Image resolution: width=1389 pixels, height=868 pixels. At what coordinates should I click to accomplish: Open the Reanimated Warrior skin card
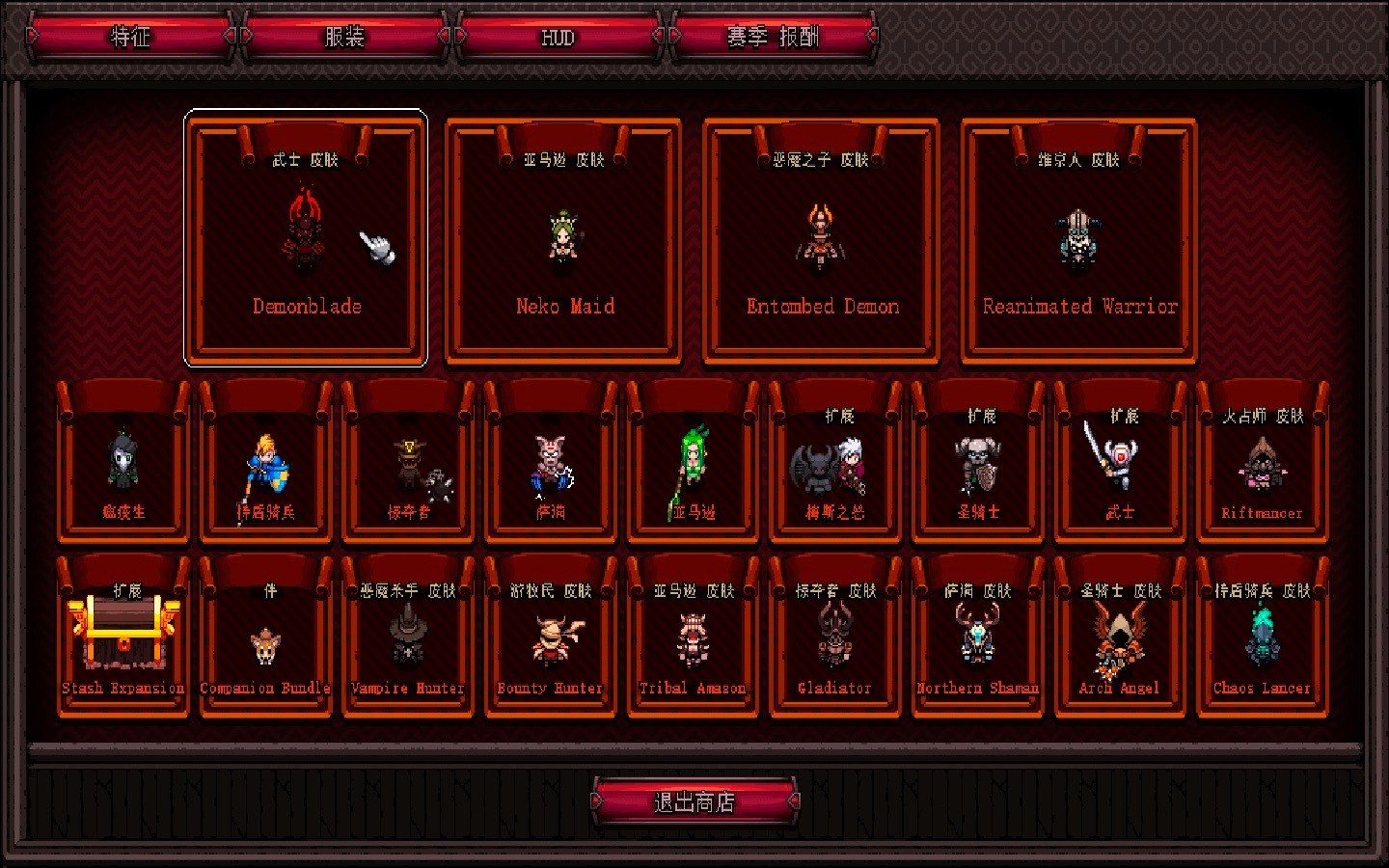click(1079, 241)
